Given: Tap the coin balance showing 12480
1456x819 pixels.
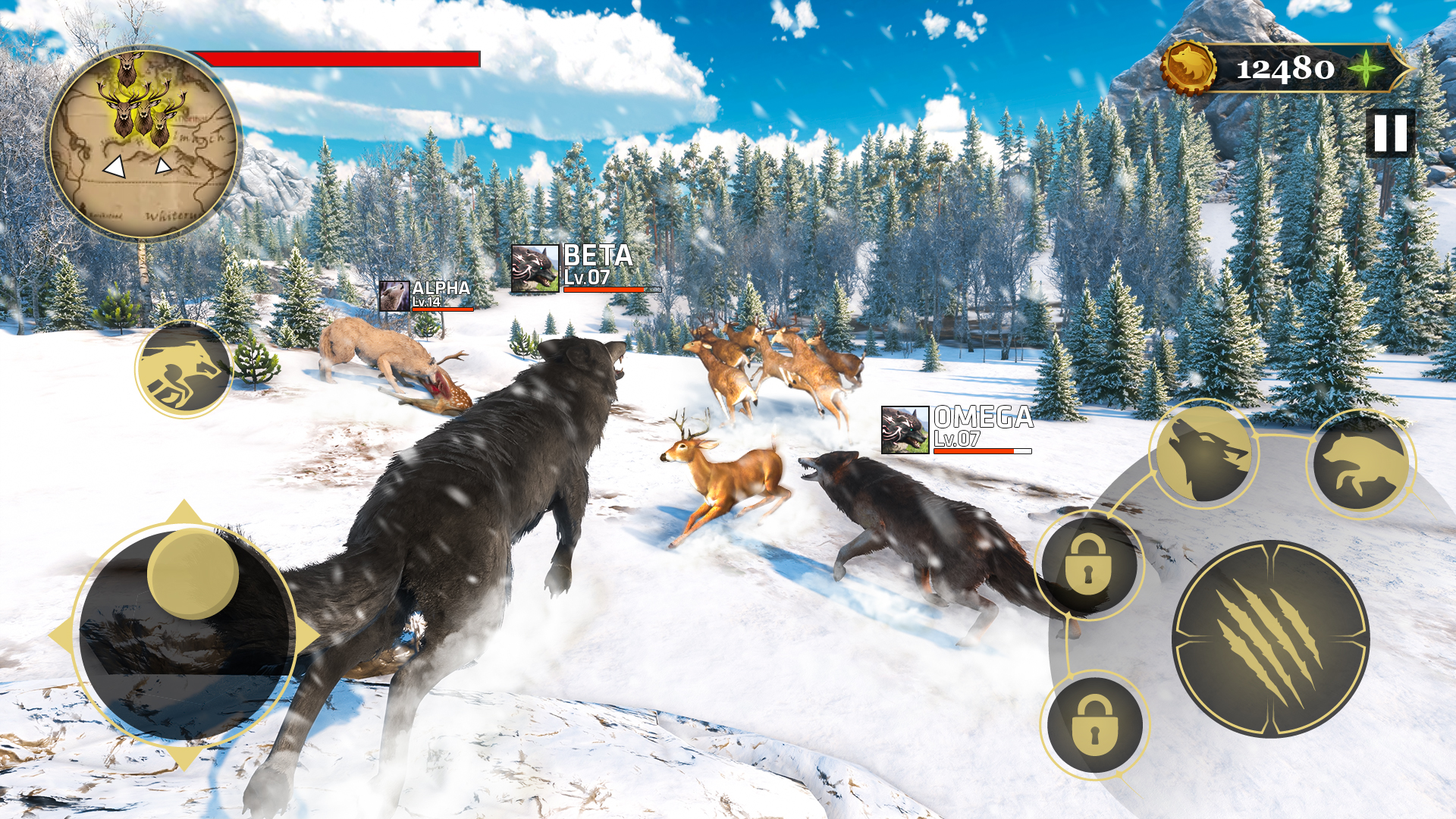Looking at the screenshot, I should point(1285,71).
